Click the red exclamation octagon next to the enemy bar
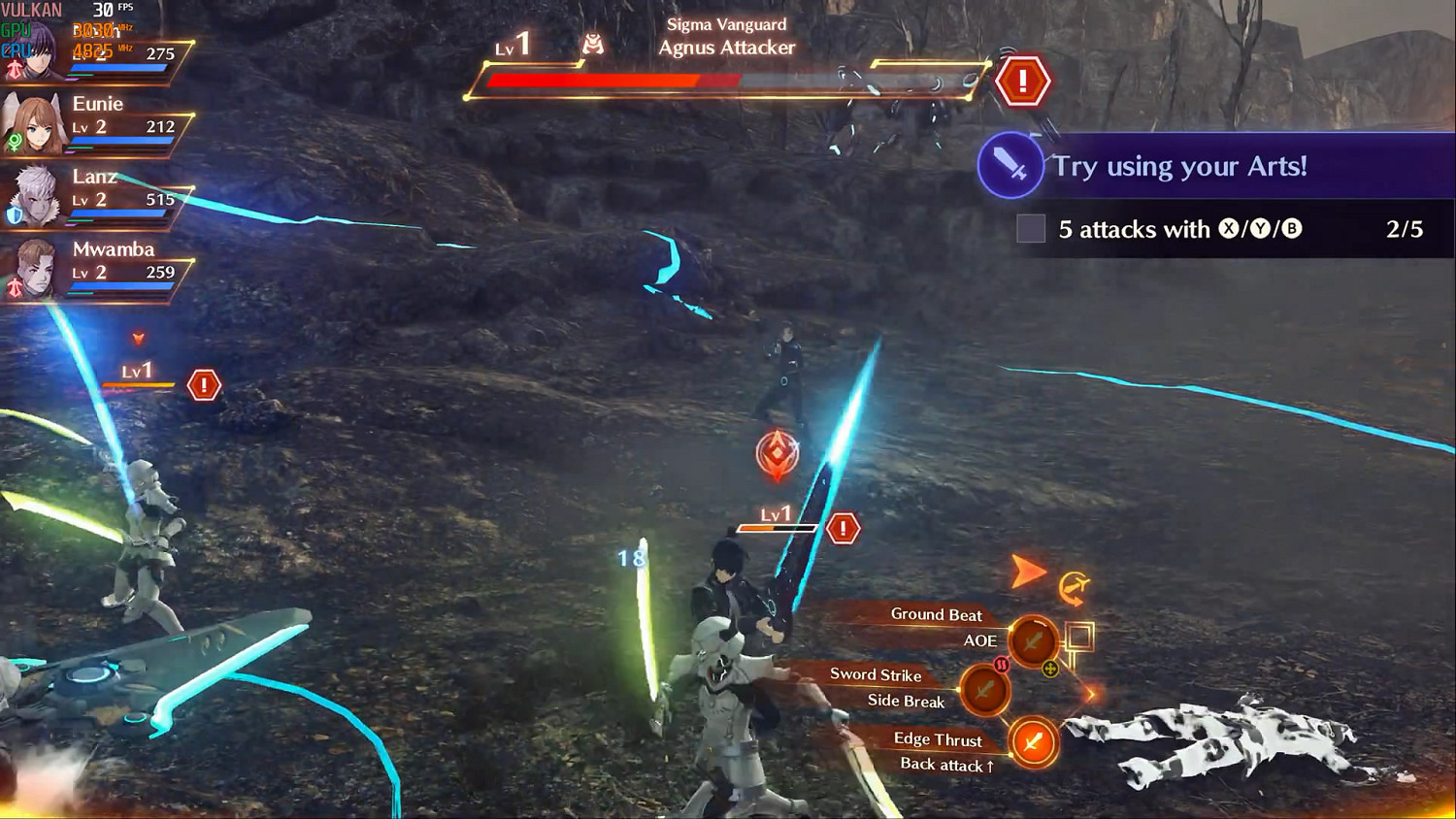1456x819 pixels. 1022,81
